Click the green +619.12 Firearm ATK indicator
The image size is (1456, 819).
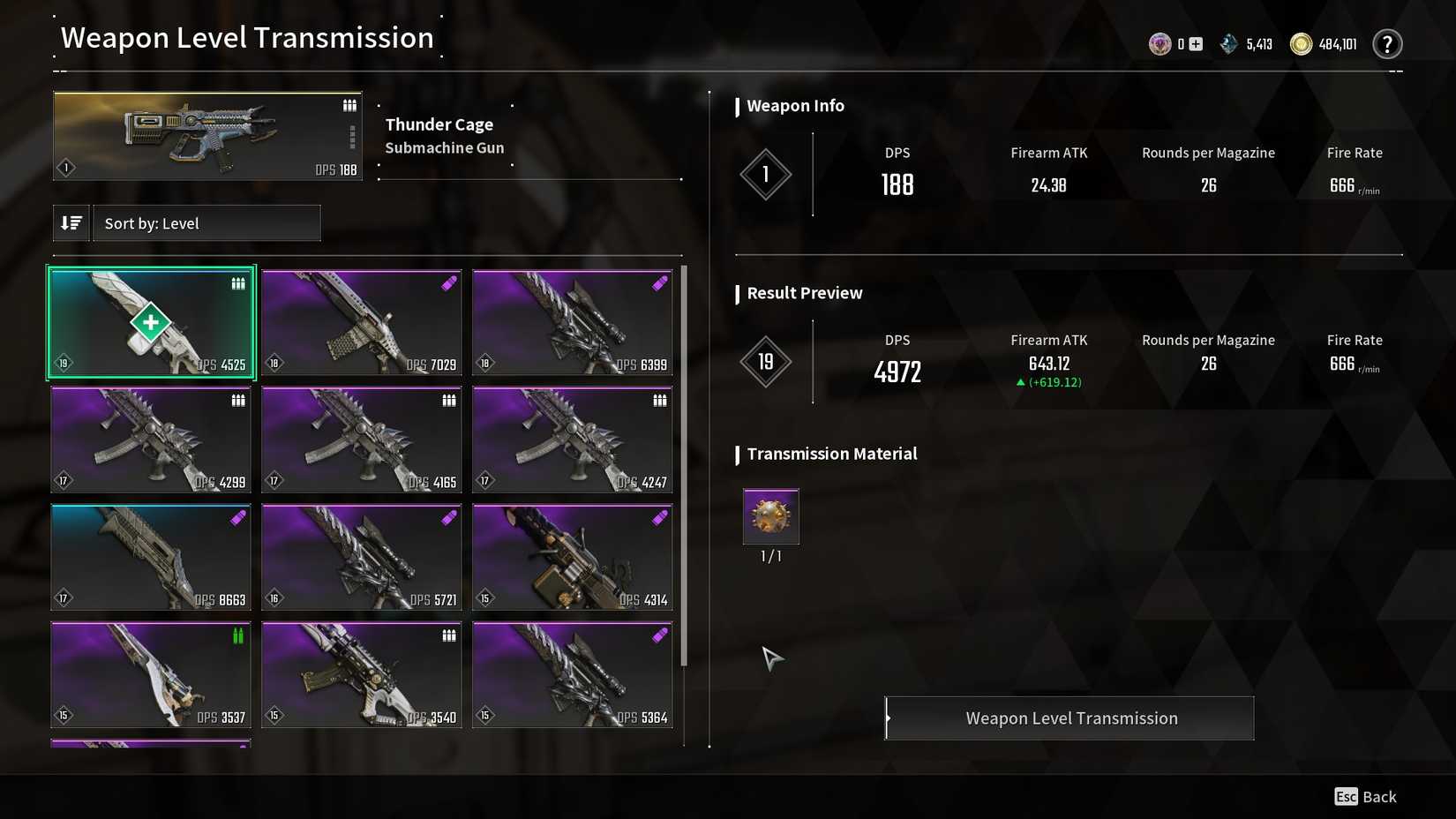point(1050,382)
